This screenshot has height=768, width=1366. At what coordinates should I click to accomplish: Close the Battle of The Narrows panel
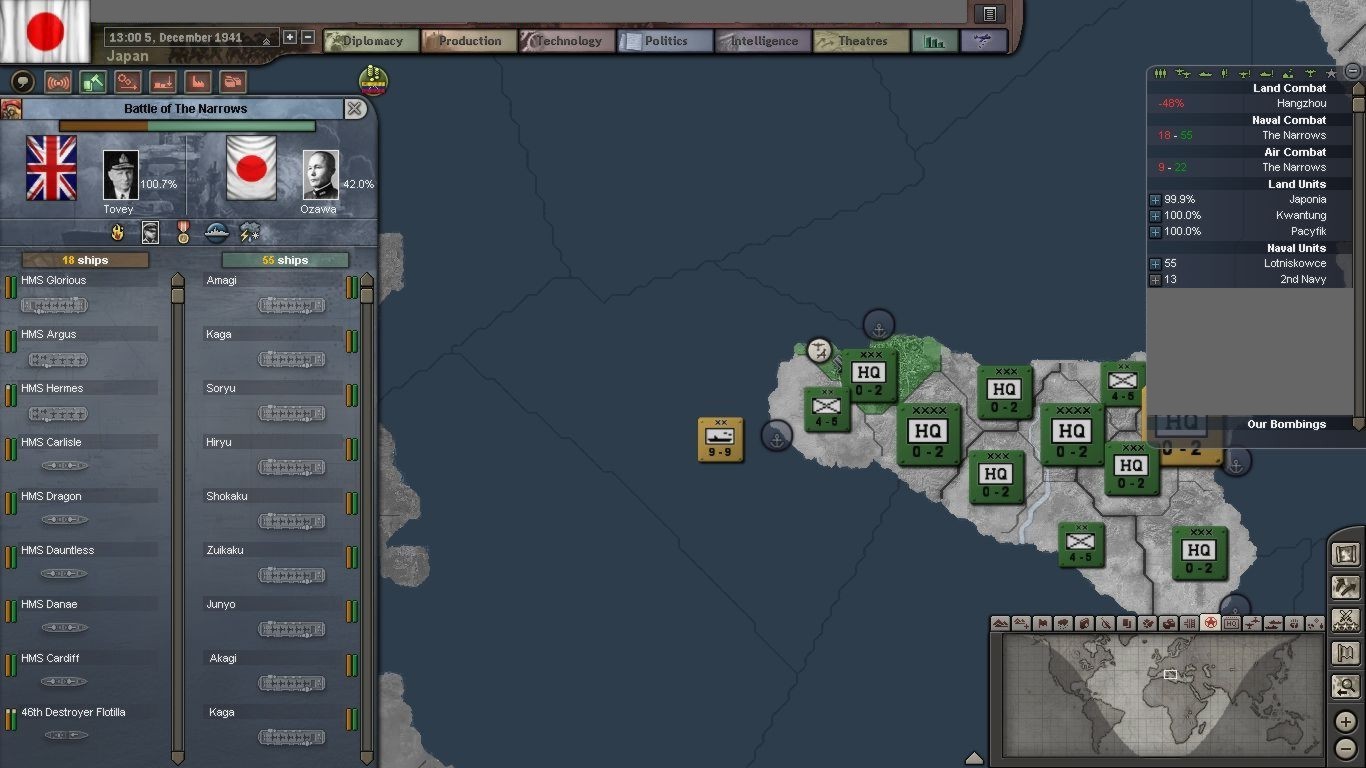coord(355,109)
